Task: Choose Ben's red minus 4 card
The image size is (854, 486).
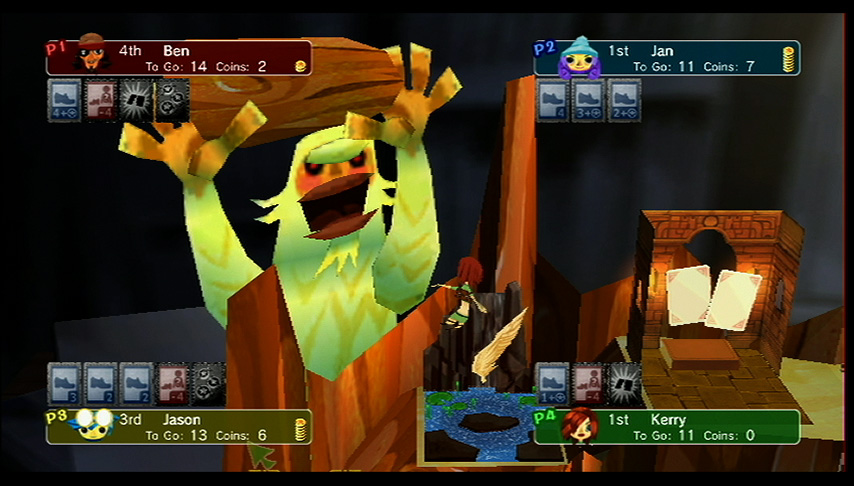Action: (x=101, y=101)
